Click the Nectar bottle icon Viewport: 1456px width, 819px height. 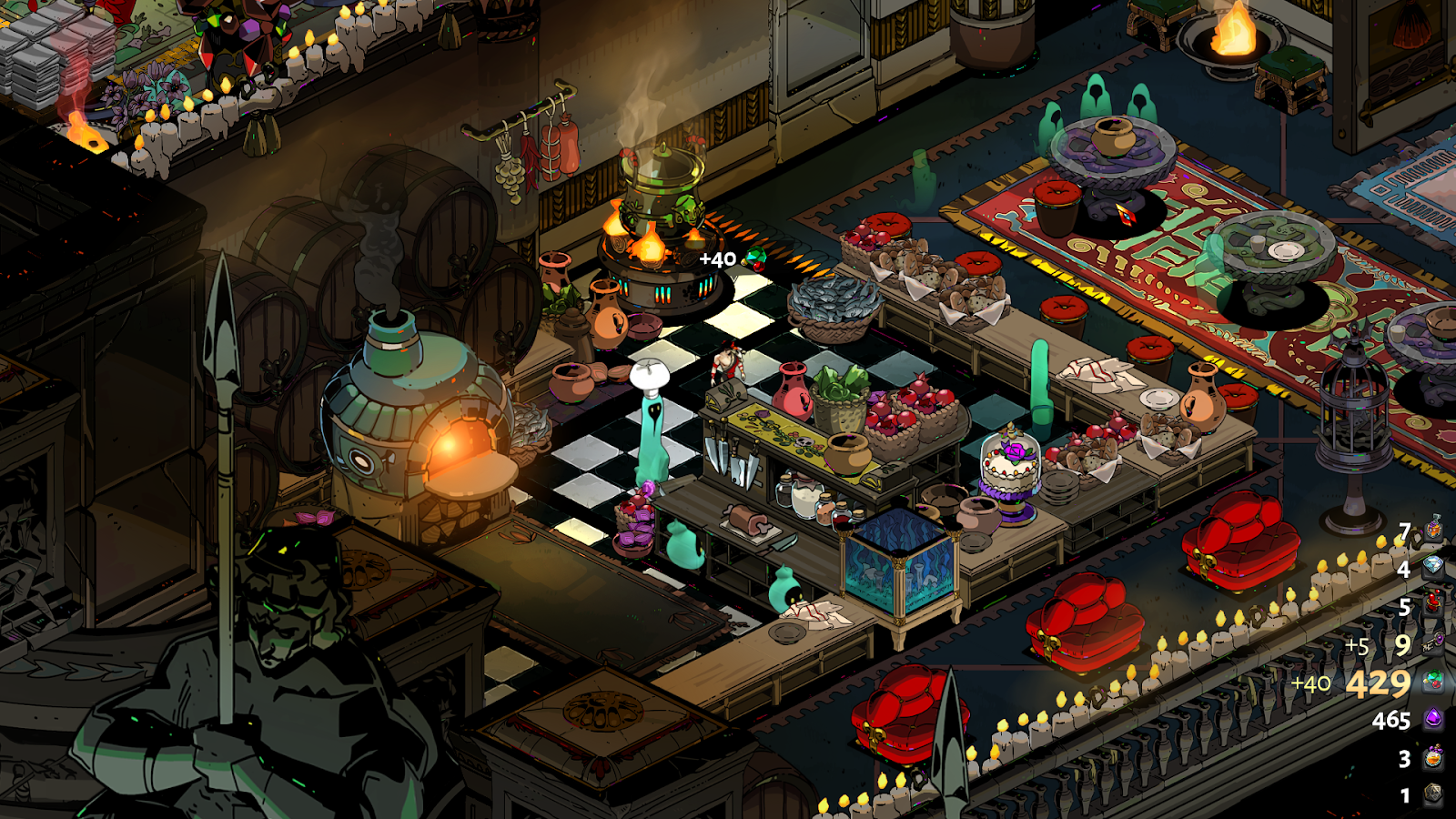[x=1434, y=757]
